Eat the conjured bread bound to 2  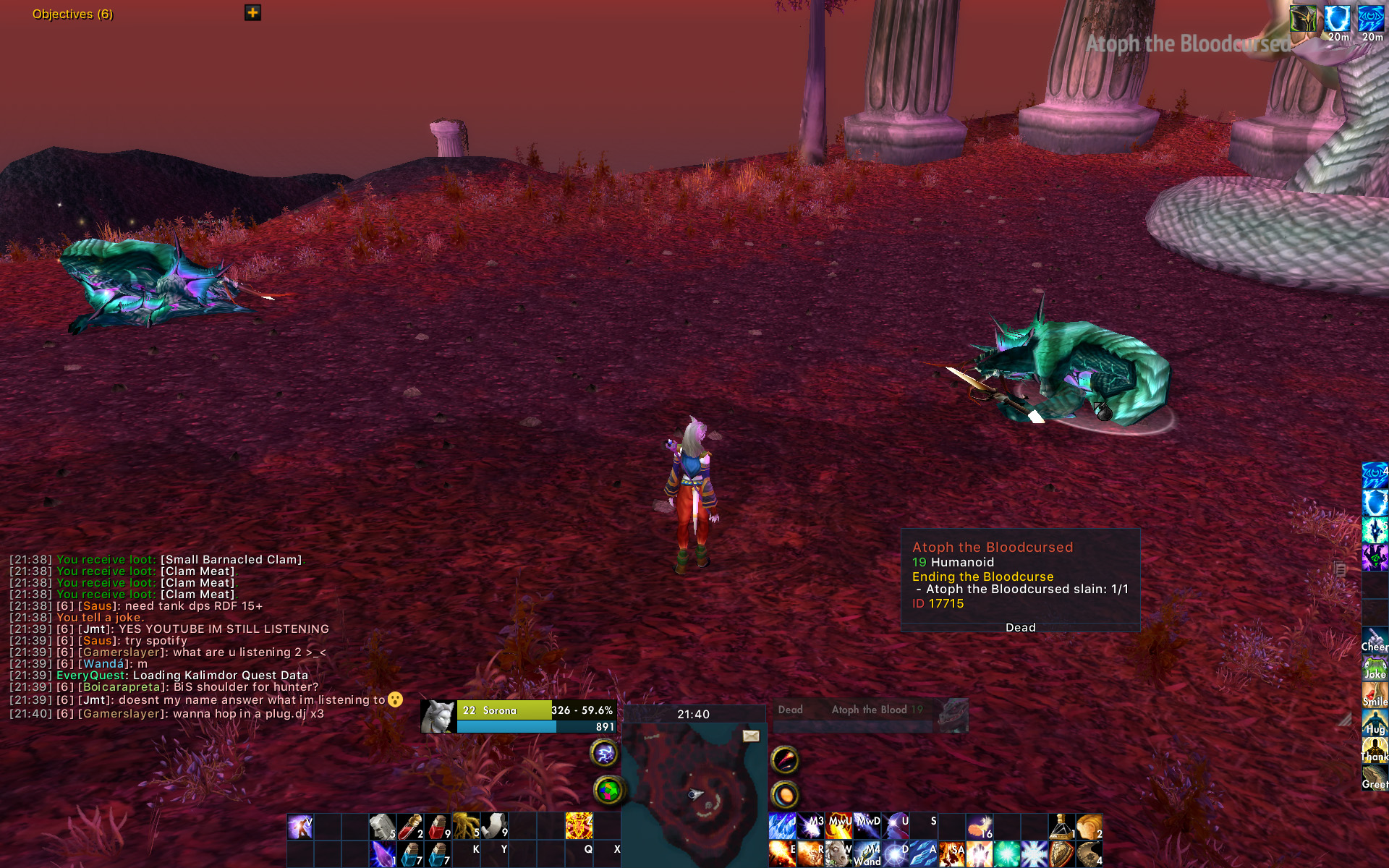pyautogui.click(x=1091, y=825)
